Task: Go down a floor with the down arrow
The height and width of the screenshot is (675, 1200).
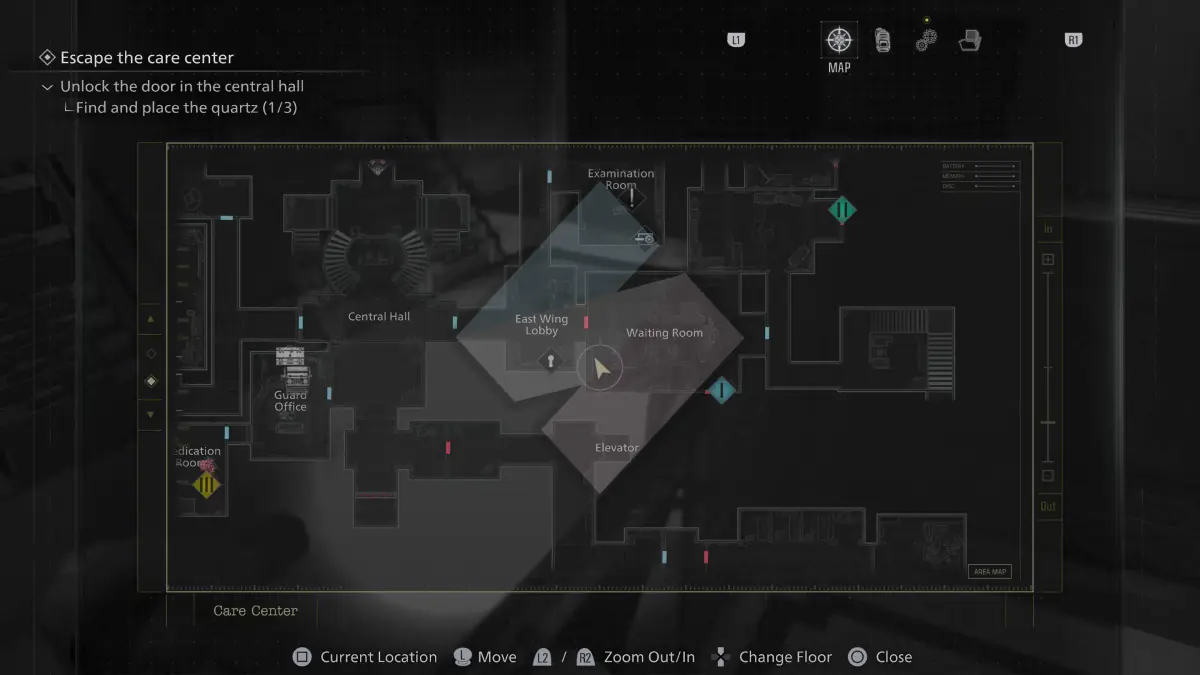Action: 151,414
